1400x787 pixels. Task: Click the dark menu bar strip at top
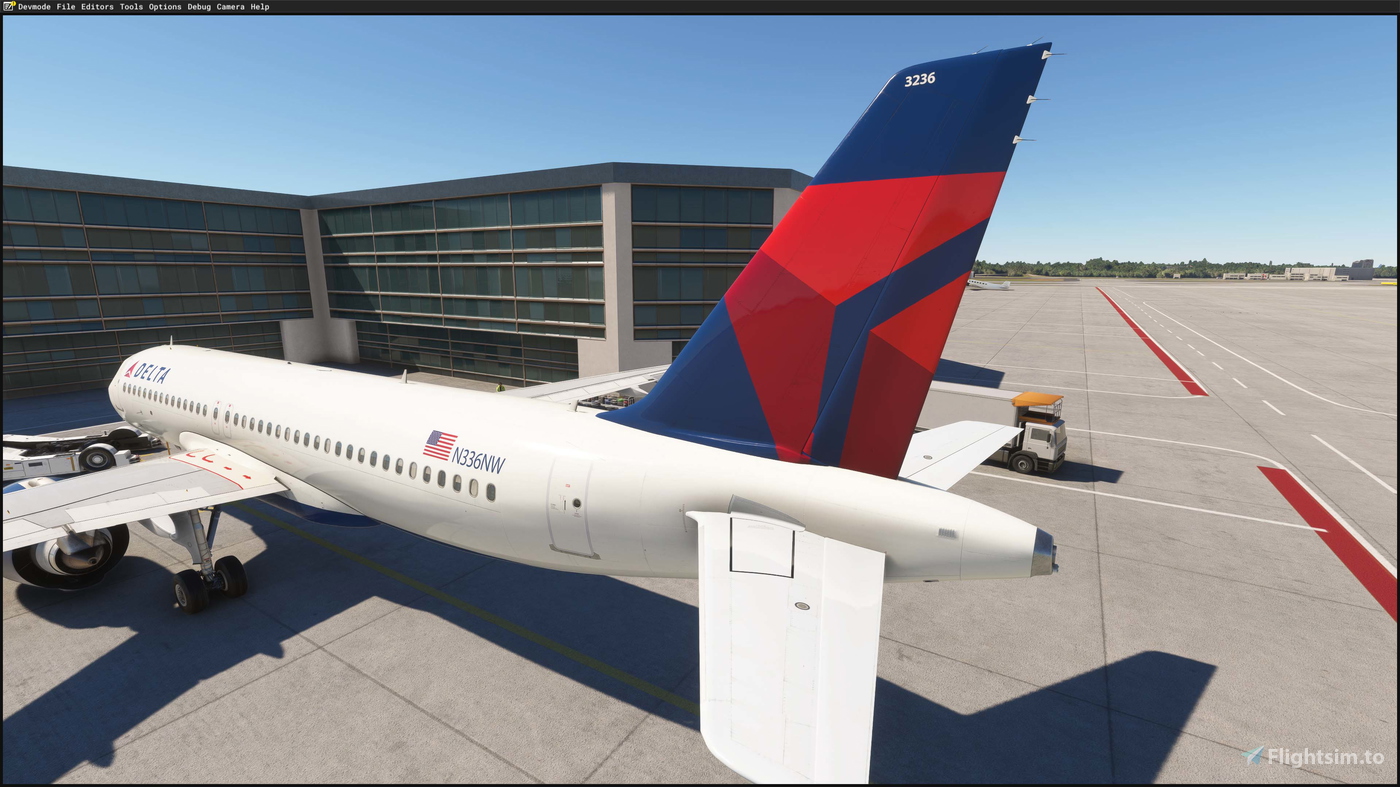pos(700,6)
